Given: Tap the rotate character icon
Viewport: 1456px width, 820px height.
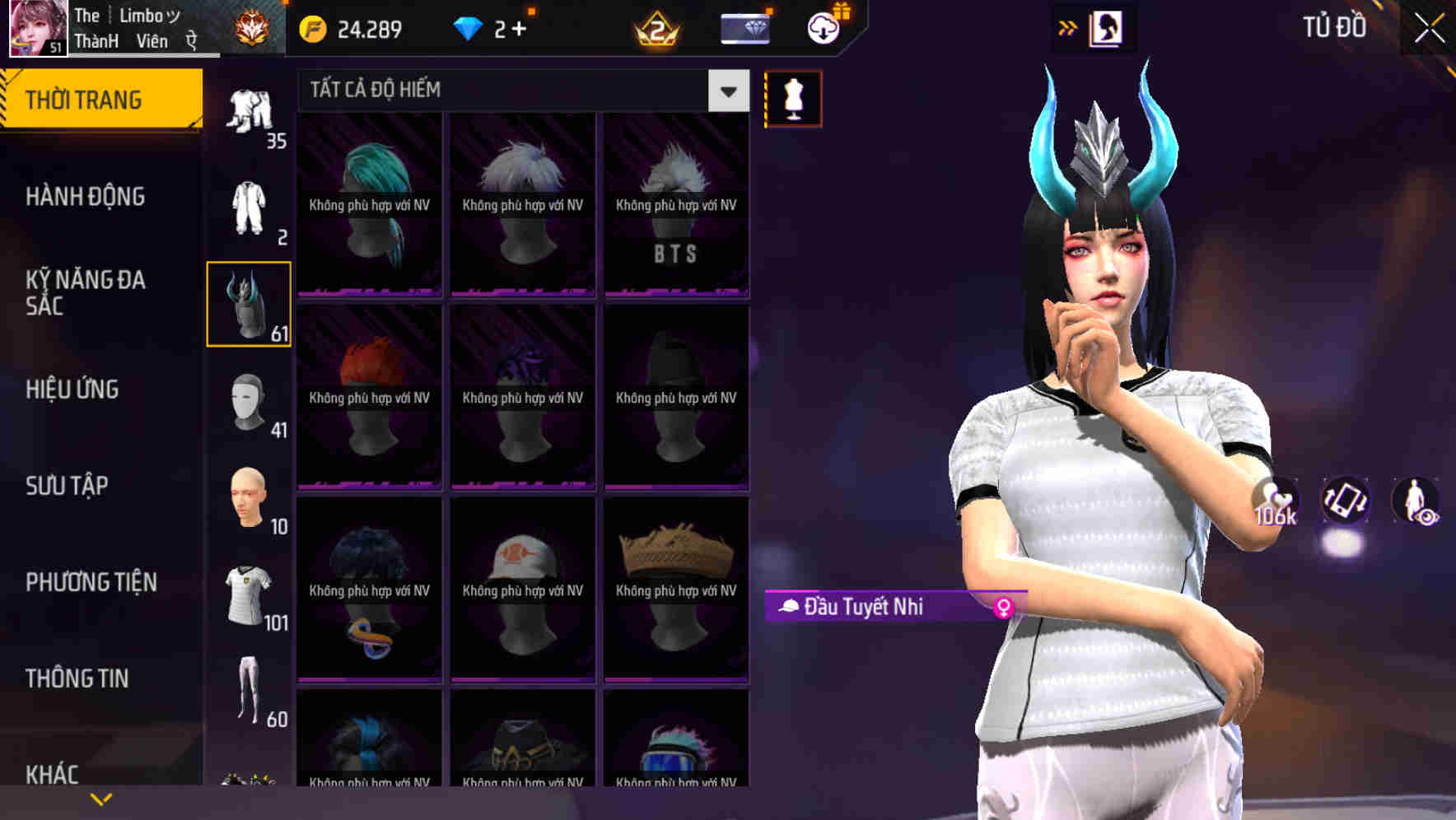Looking at the screenshot, I should click(x=1346, y=503).
